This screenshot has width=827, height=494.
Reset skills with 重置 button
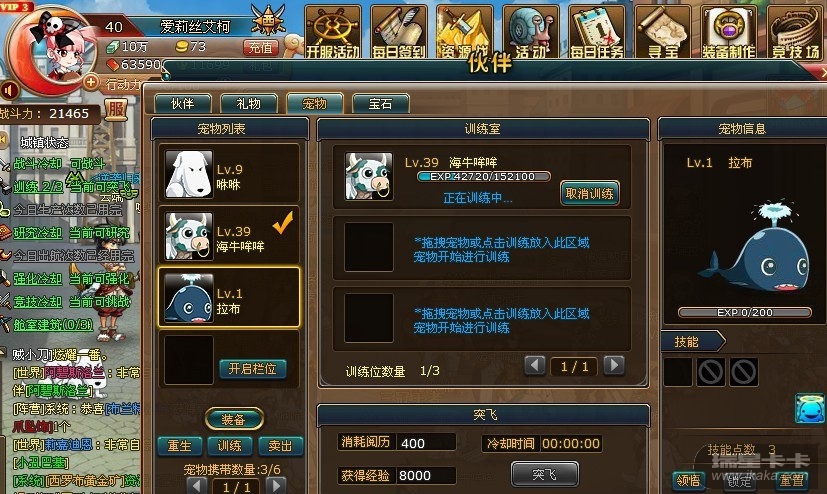793,480
